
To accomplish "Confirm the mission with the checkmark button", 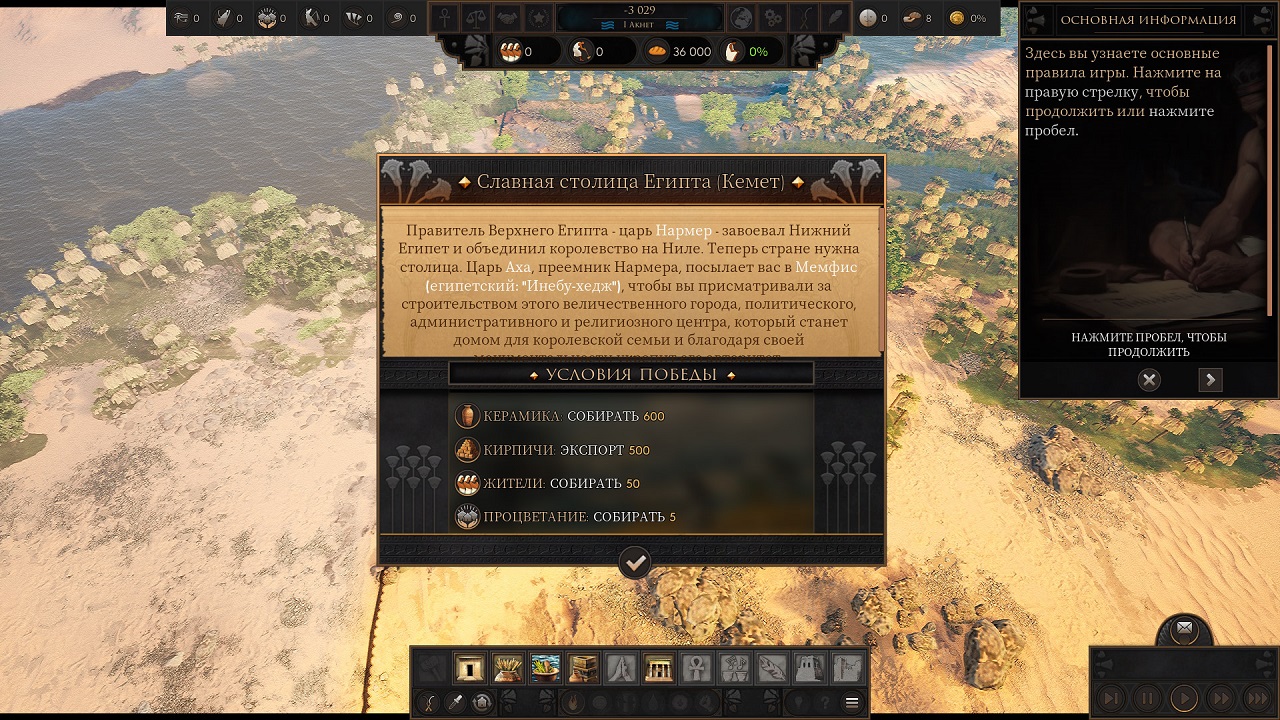I will point(635,563).
